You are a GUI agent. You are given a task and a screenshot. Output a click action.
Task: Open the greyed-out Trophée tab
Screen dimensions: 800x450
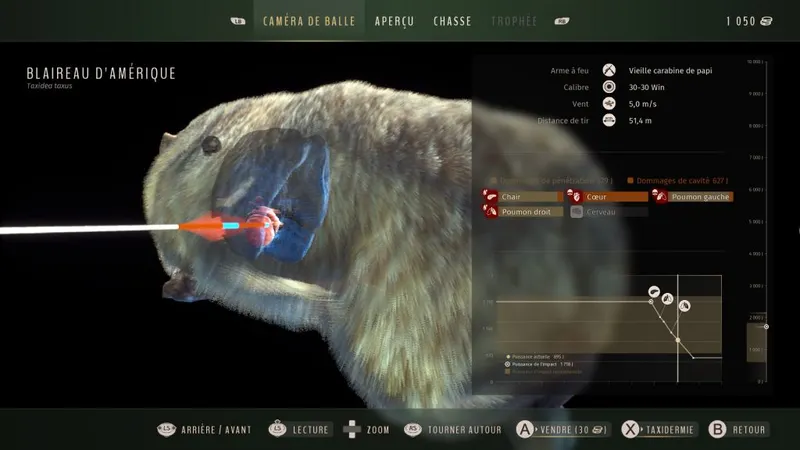click(514, 21)
